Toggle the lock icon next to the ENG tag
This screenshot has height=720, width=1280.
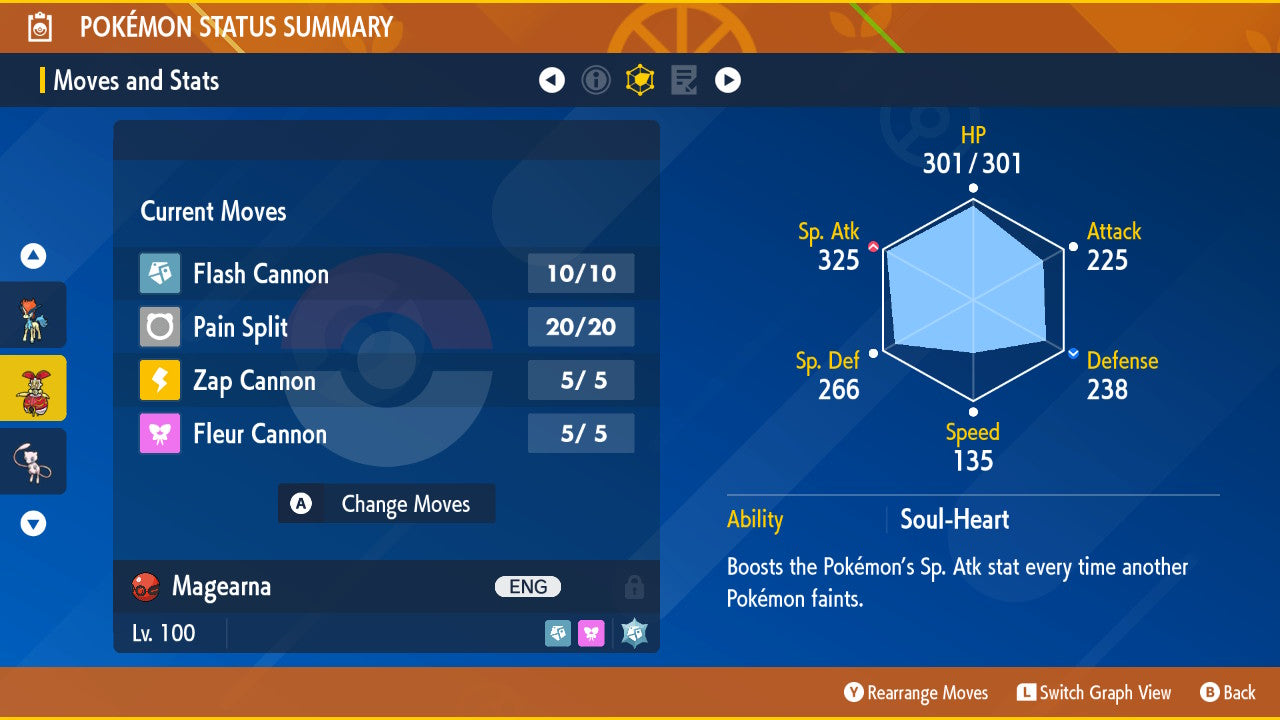[635, 587]
